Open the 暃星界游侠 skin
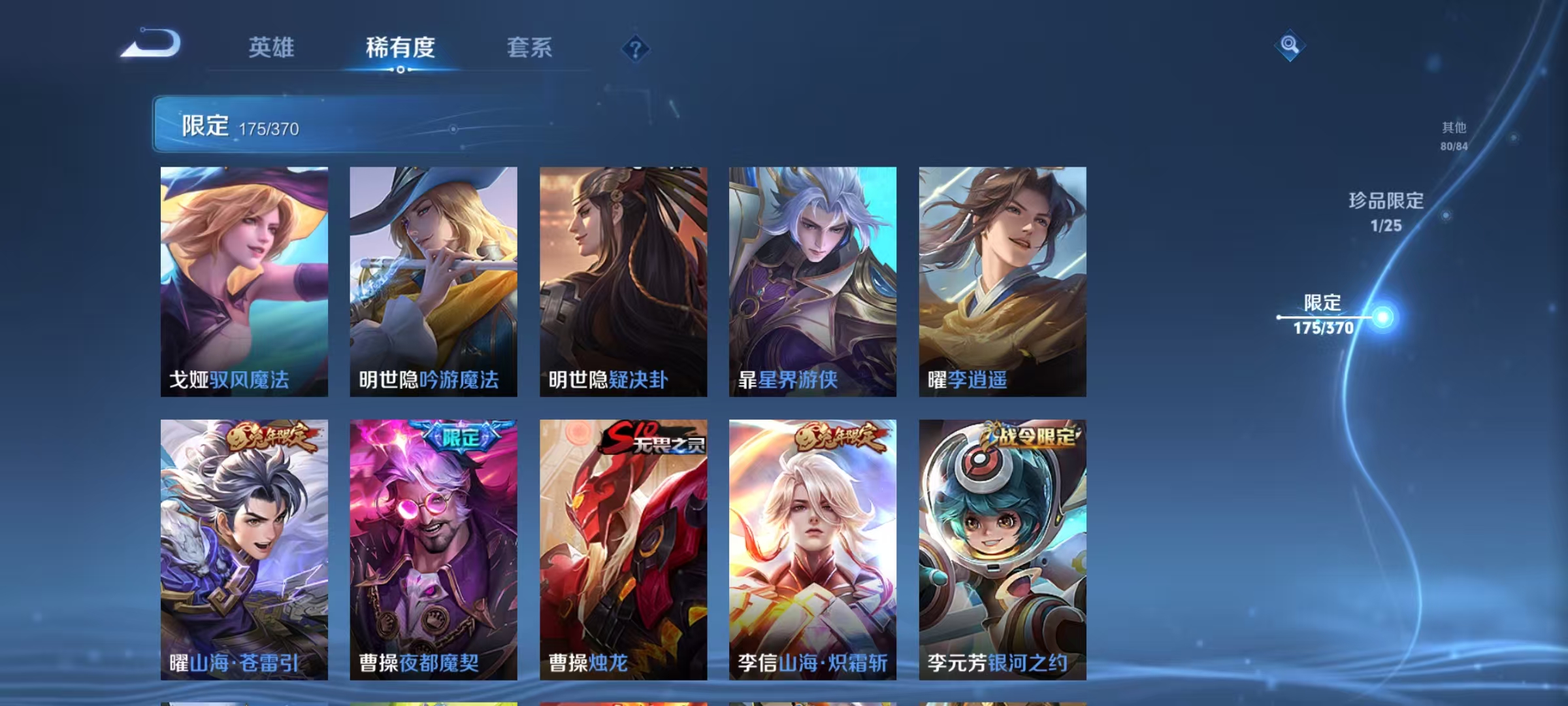This screenshot has height=706, width=1568. [812, 281]
